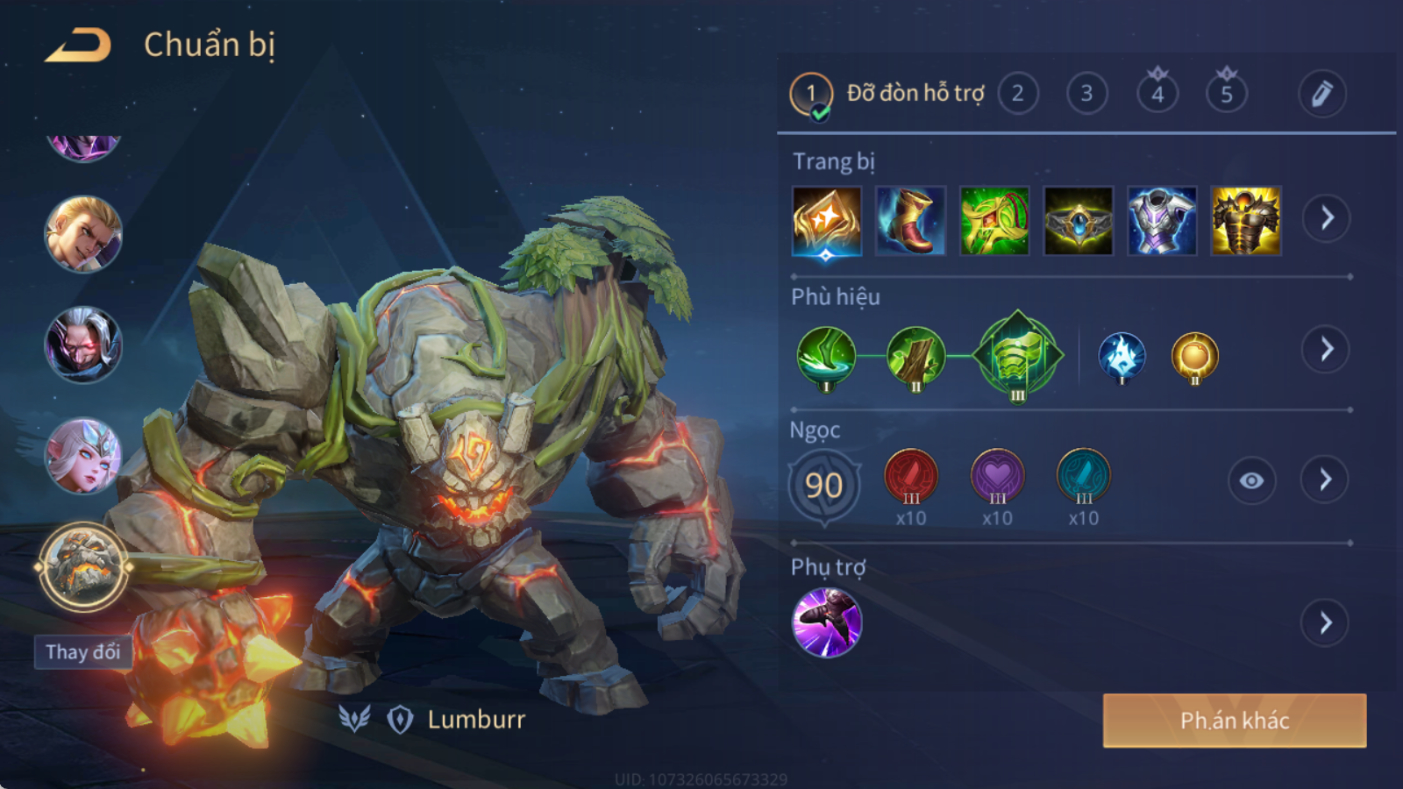Expand the Phù hiệu badge section arrow
The image size is (1403, 789).
point(1326,349)
